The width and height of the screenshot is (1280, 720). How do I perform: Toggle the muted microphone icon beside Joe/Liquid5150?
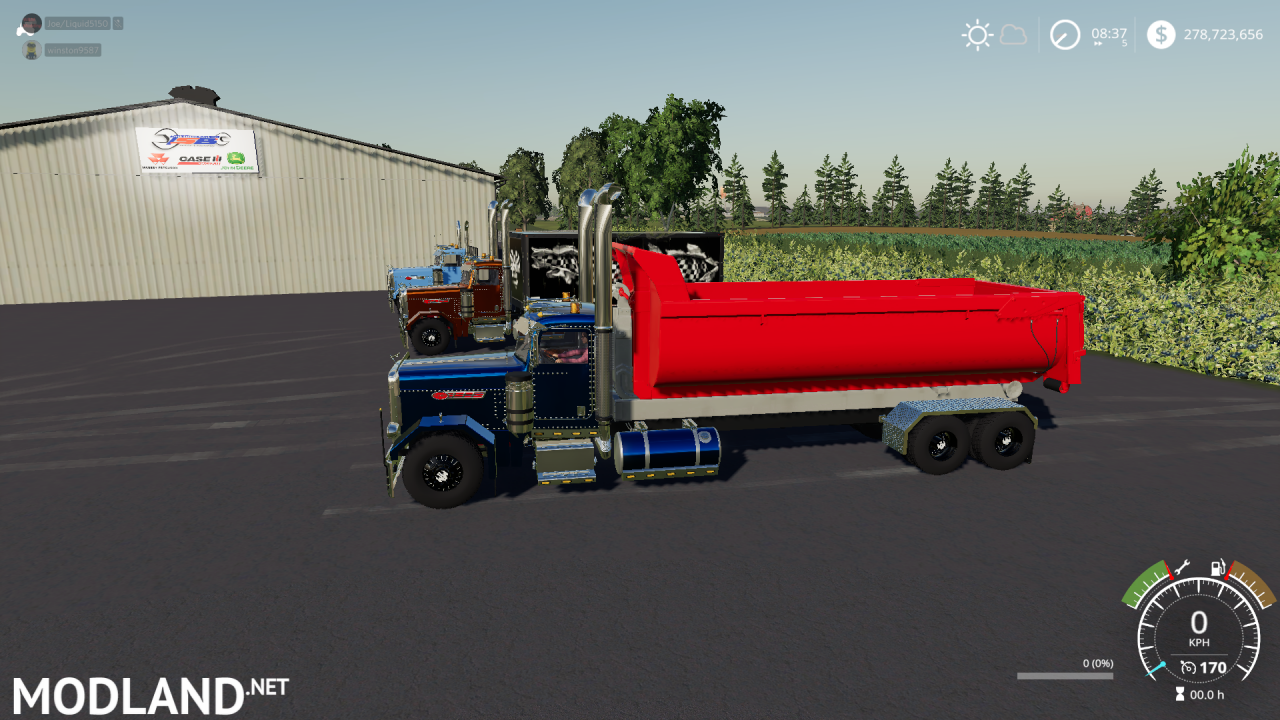(118, 24)
